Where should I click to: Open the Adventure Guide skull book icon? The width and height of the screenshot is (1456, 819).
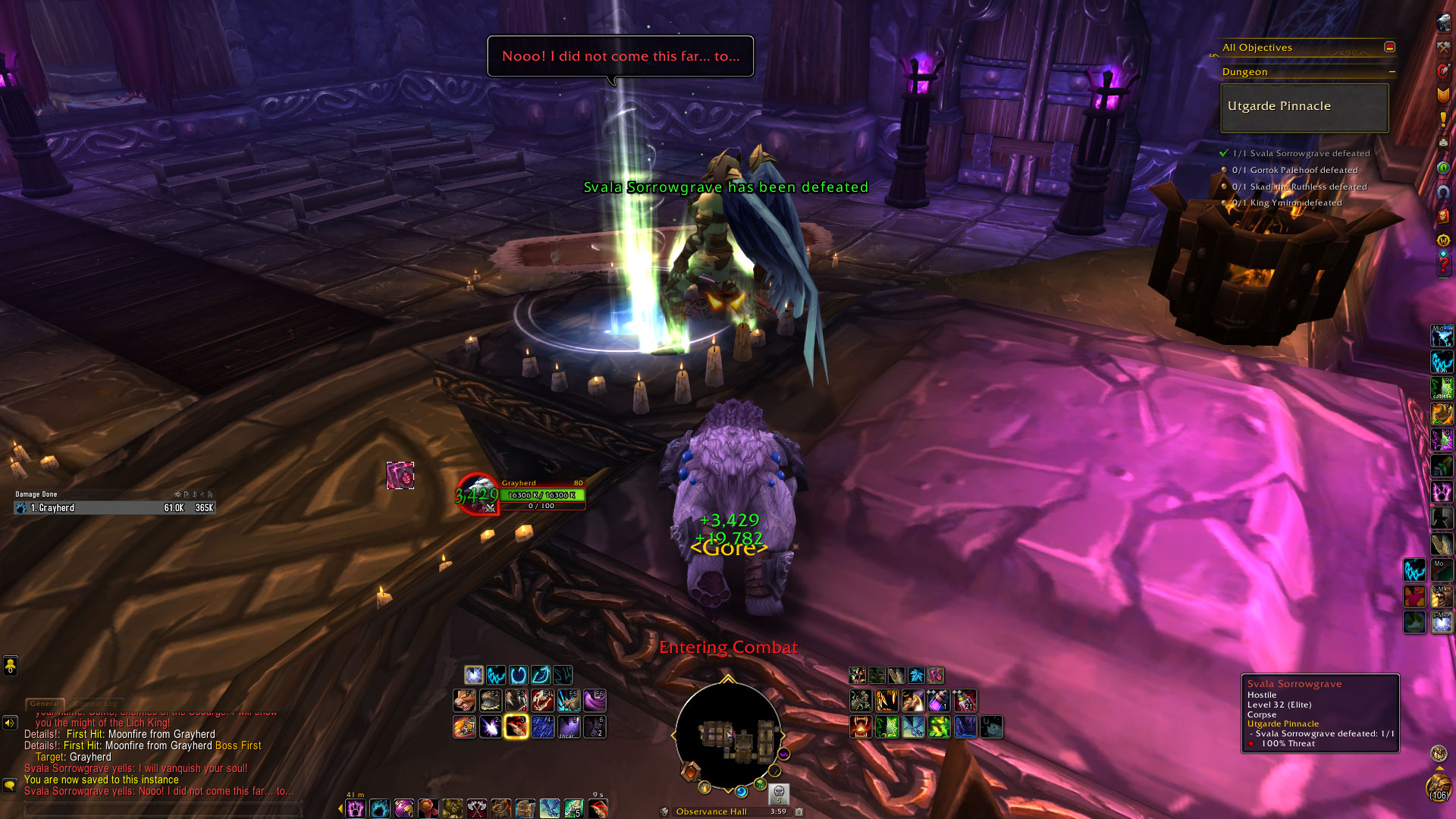(x=1443, y=216)
